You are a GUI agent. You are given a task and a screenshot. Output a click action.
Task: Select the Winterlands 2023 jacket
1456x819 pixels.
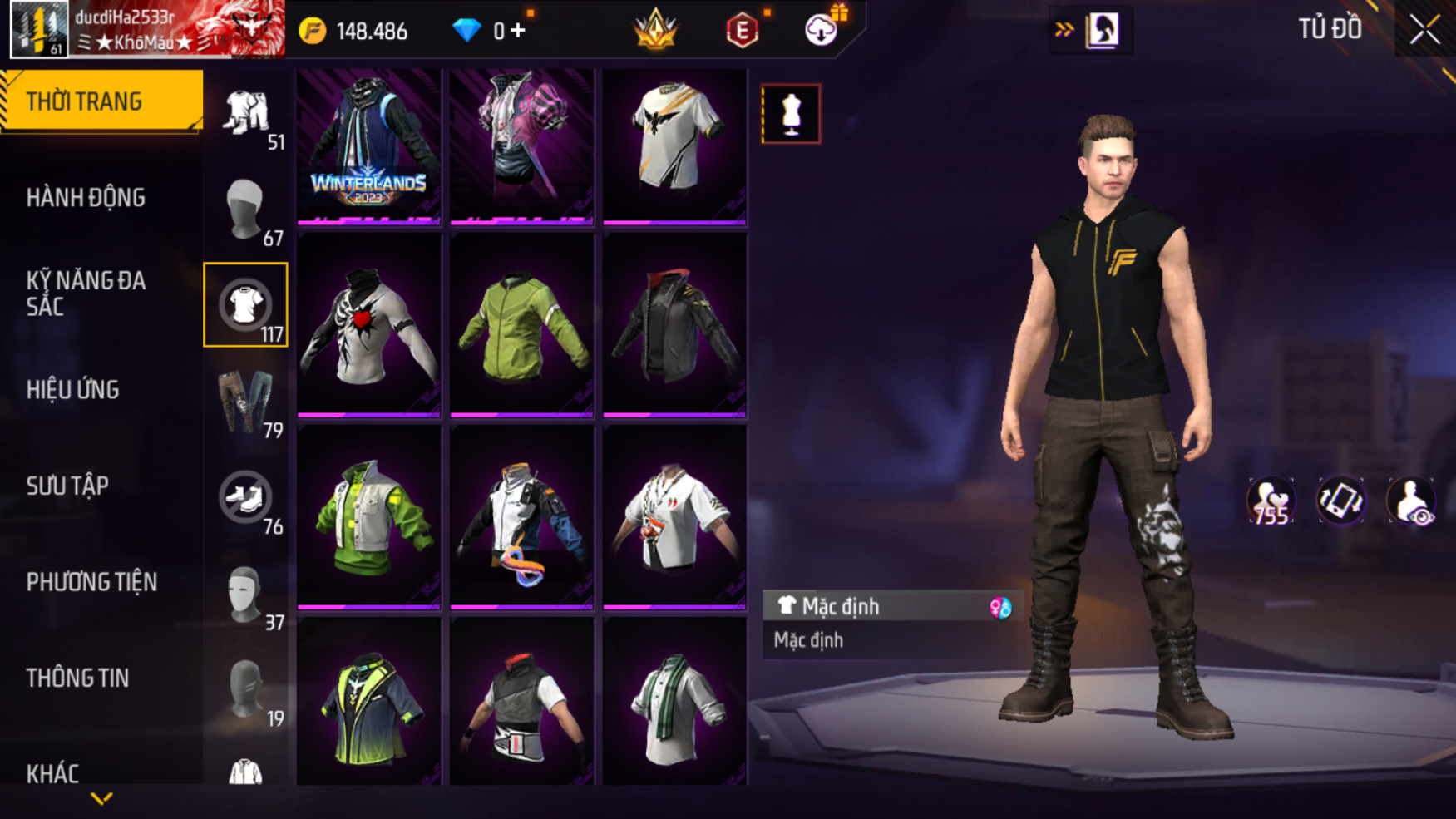pos(368,146)
